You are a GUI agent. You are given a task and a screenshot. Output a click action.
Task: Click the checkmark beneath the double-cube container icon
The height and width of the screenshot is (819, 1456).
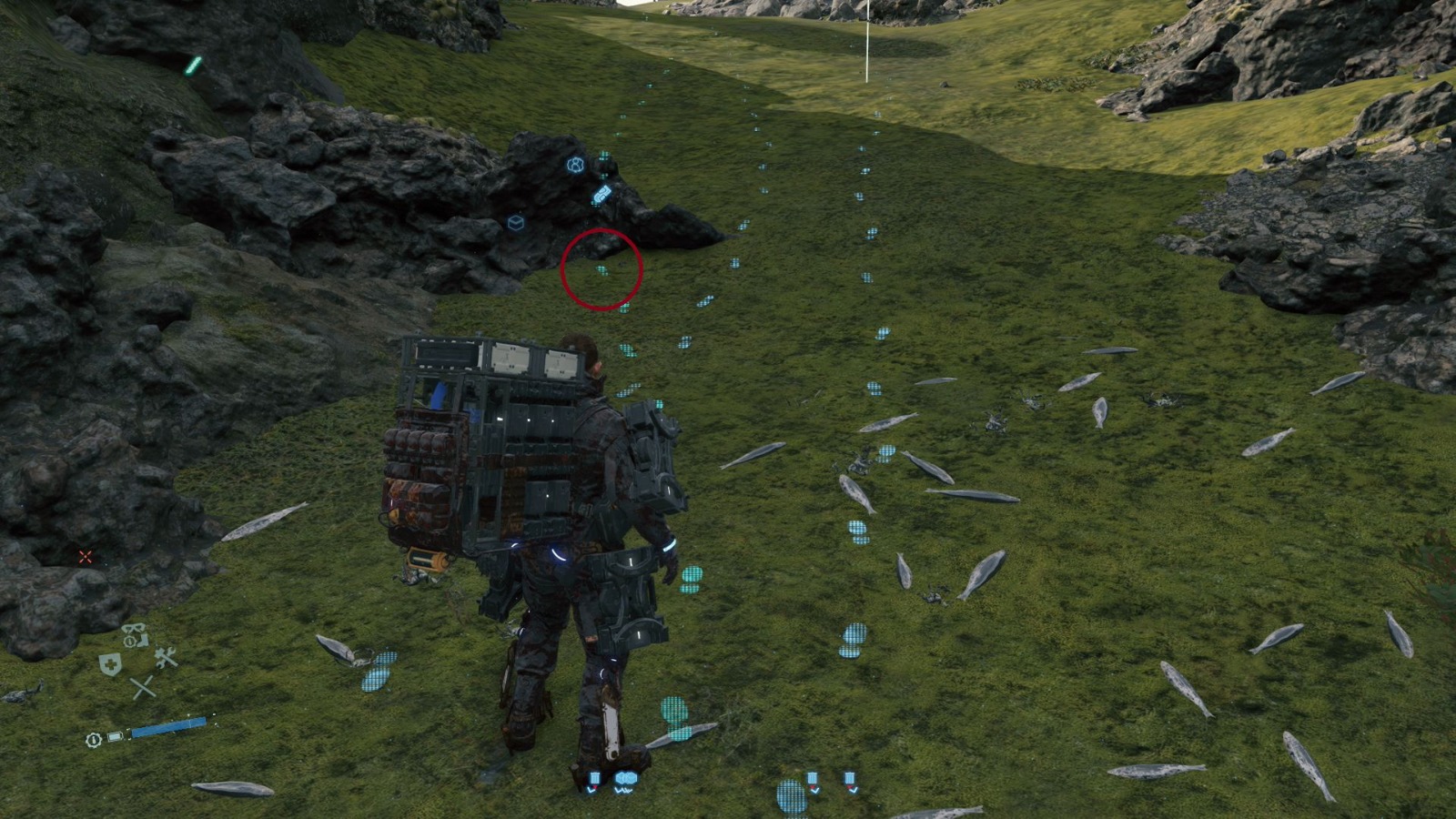[x=623, y=789]
